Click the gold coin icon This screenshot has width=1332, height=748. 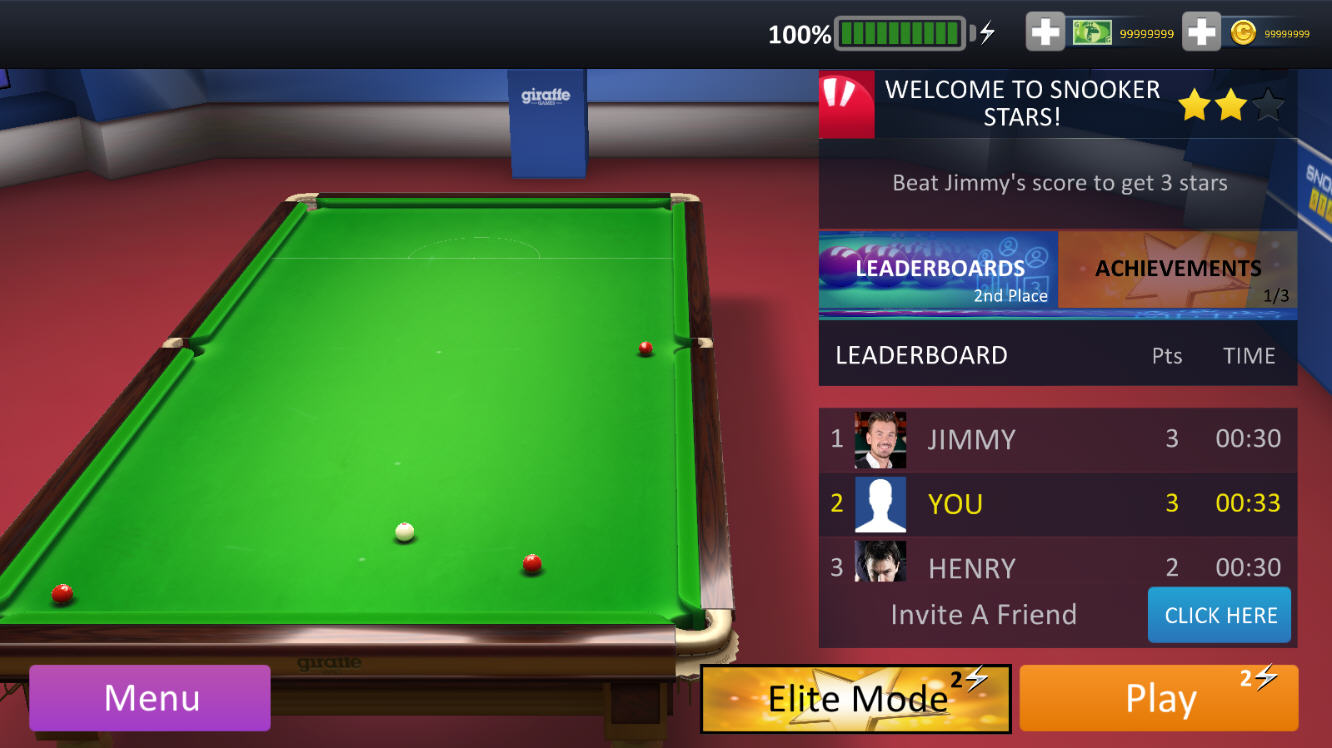pos(1242,32)
